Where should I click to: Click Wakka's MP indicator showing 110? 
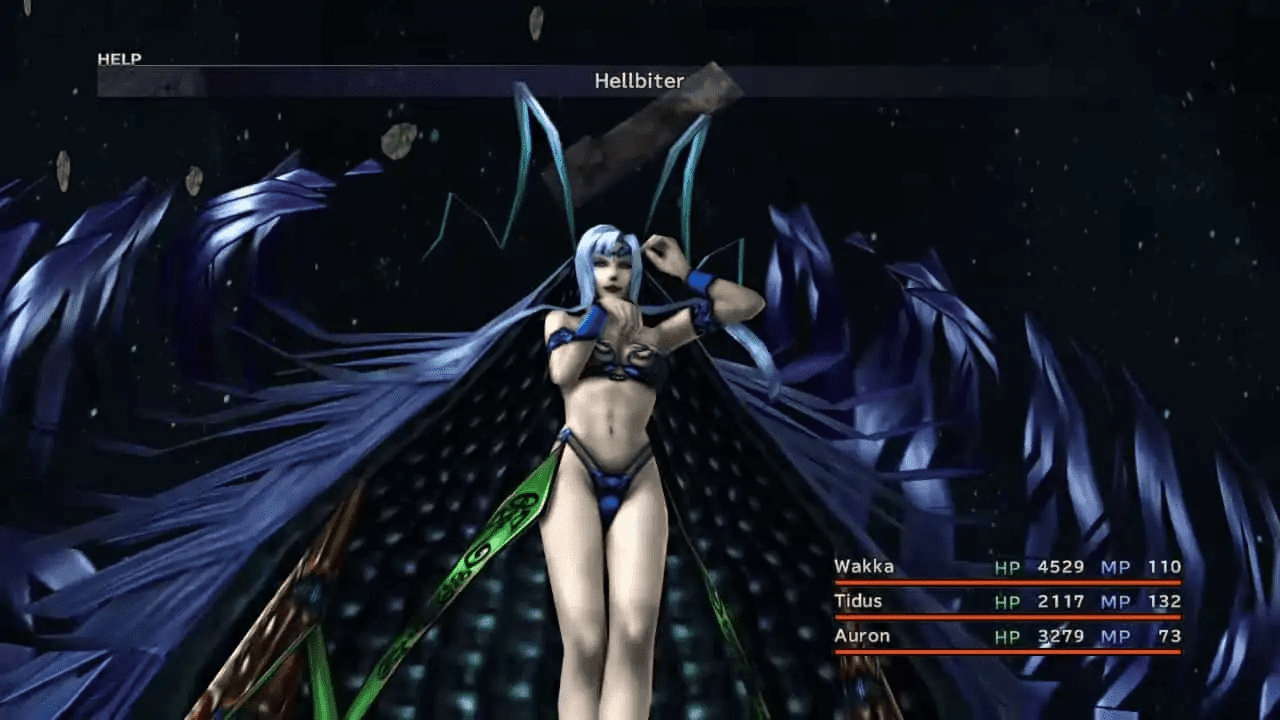(1162, 566)
